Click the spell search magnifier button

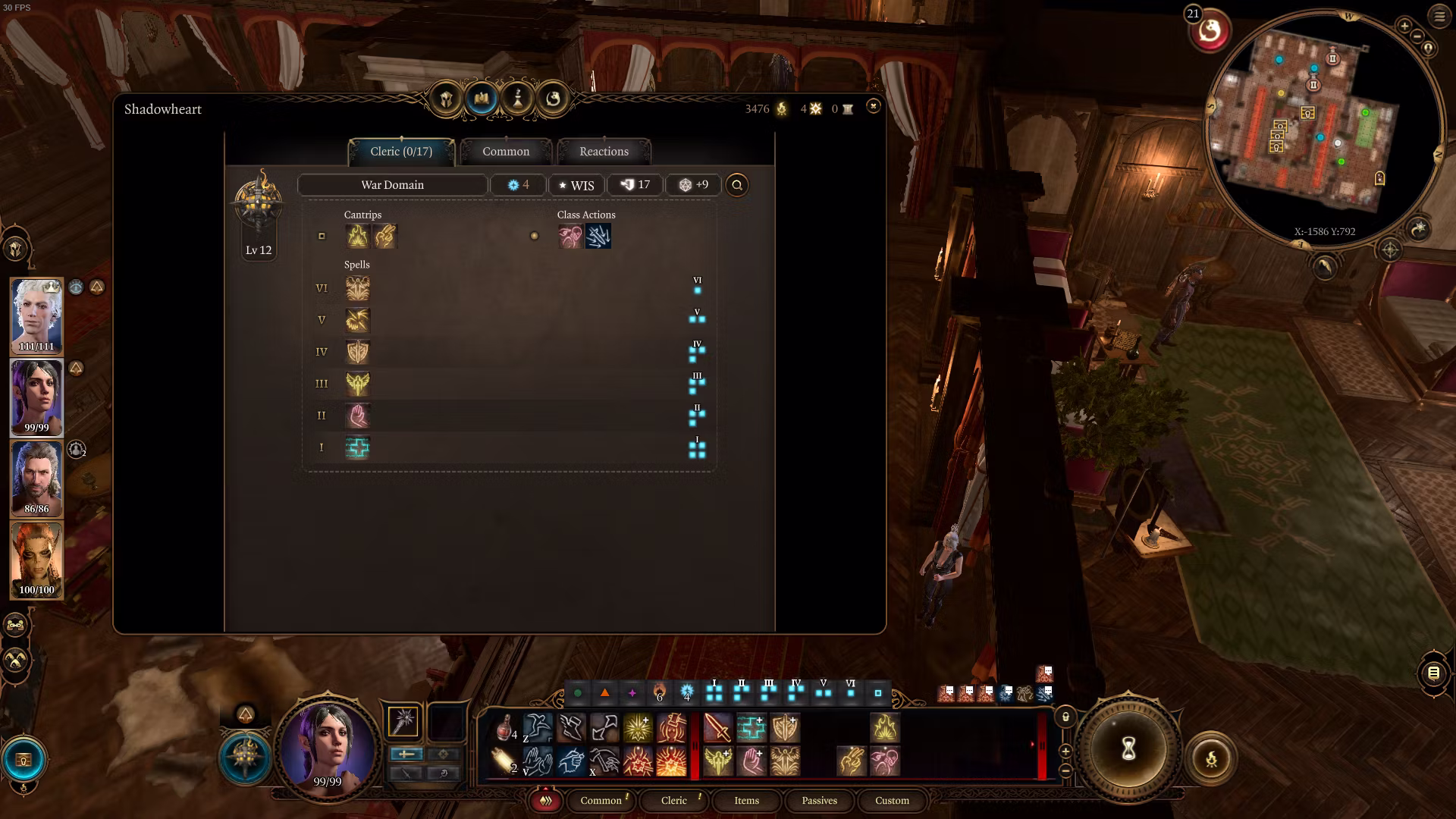coord(737,185)
